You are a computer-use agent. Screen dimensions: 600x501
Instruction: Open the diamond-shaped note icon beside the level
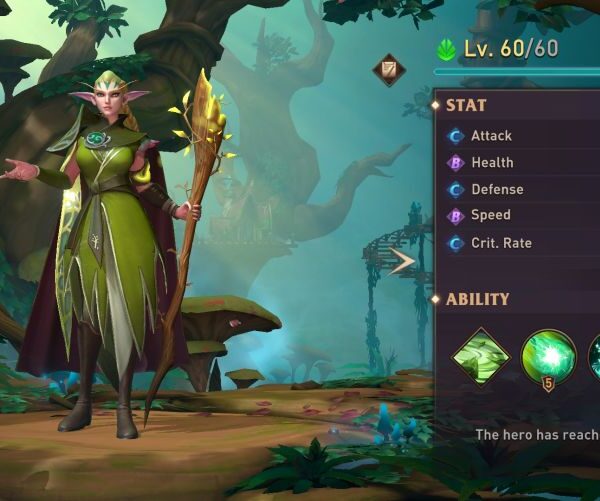pyautogui.click(x=389, y=70)
